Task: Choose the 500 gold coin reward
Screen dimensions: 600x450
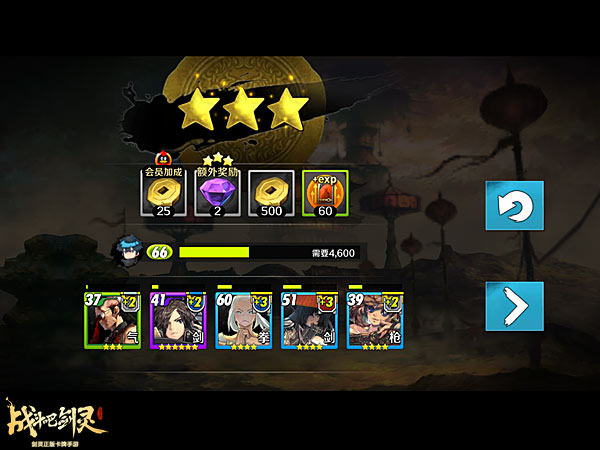Action: 269,193
